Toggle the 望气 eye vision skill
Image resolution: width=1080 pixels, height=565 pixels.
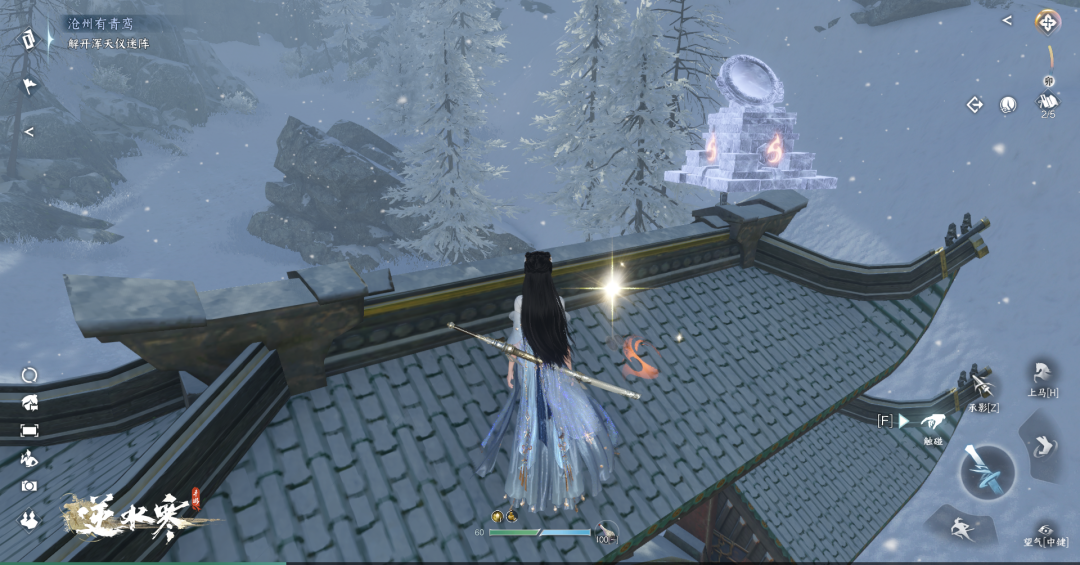tap(1045, 533)
